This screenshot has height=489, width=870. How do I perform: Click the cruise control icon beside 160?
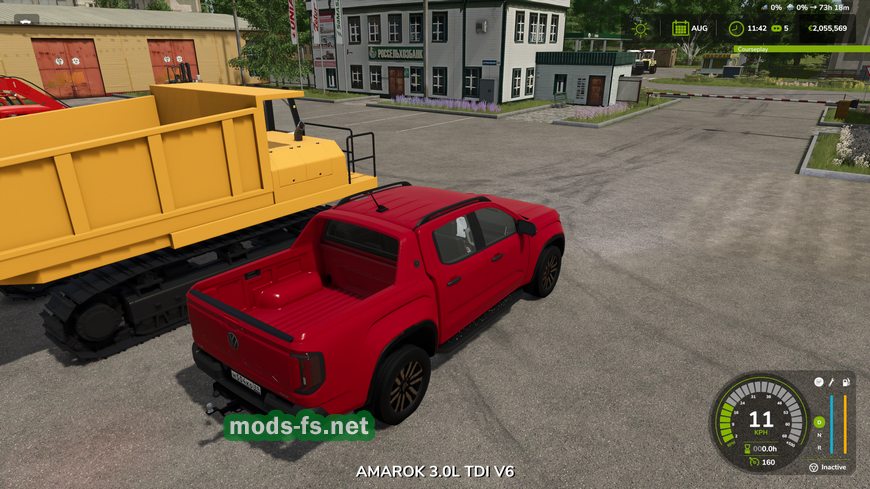[751, 462]
